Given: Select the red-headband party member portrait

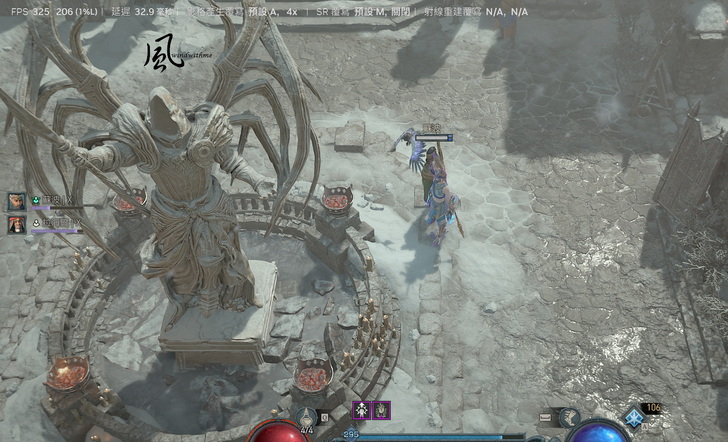Looking at the screenshot, I should (17, 225).
